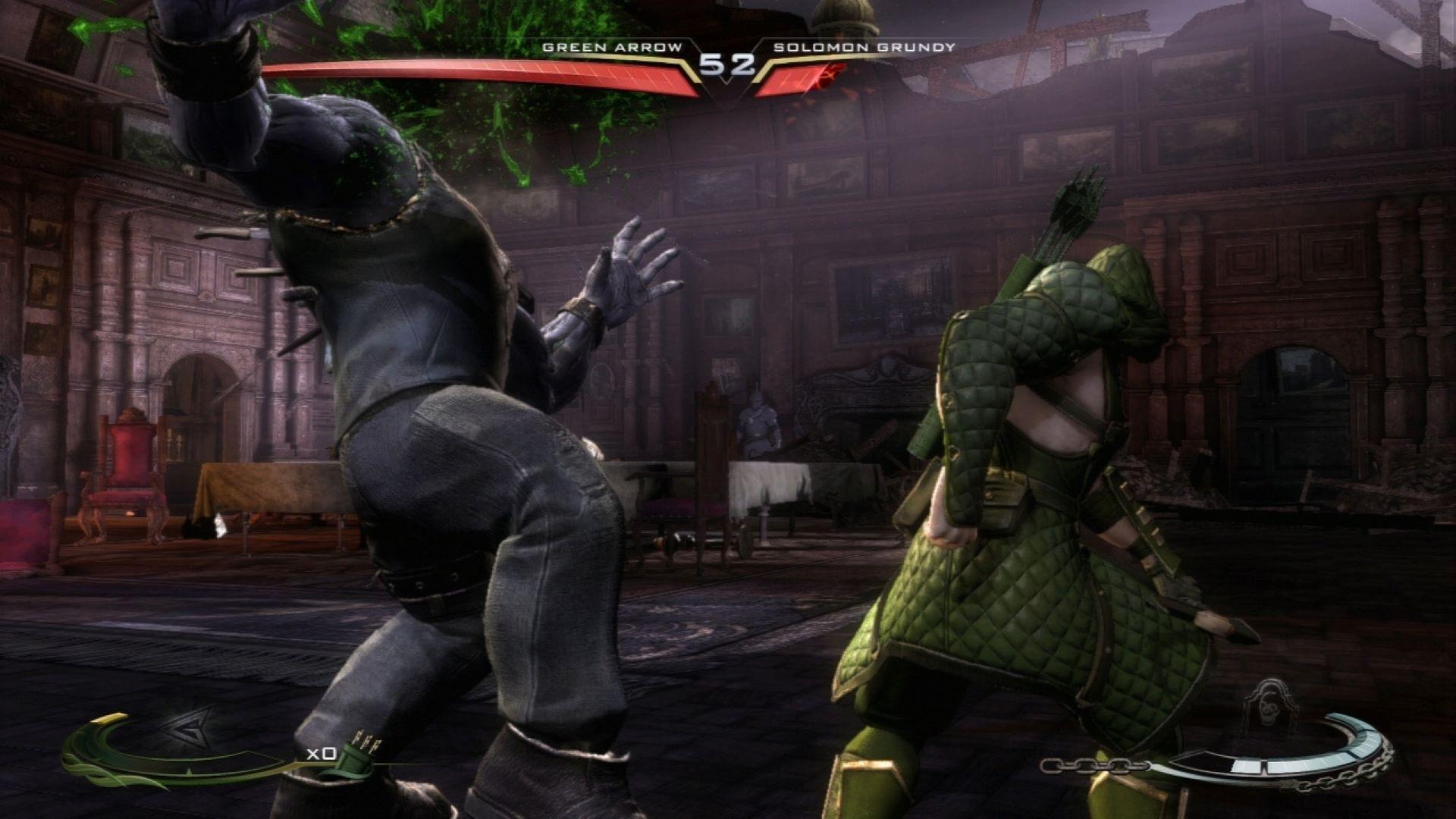The height and width of the screenshot is (819, 1456).
Task: Select the GREEN ARROW nameplate tab
Action: pos(610,47)
